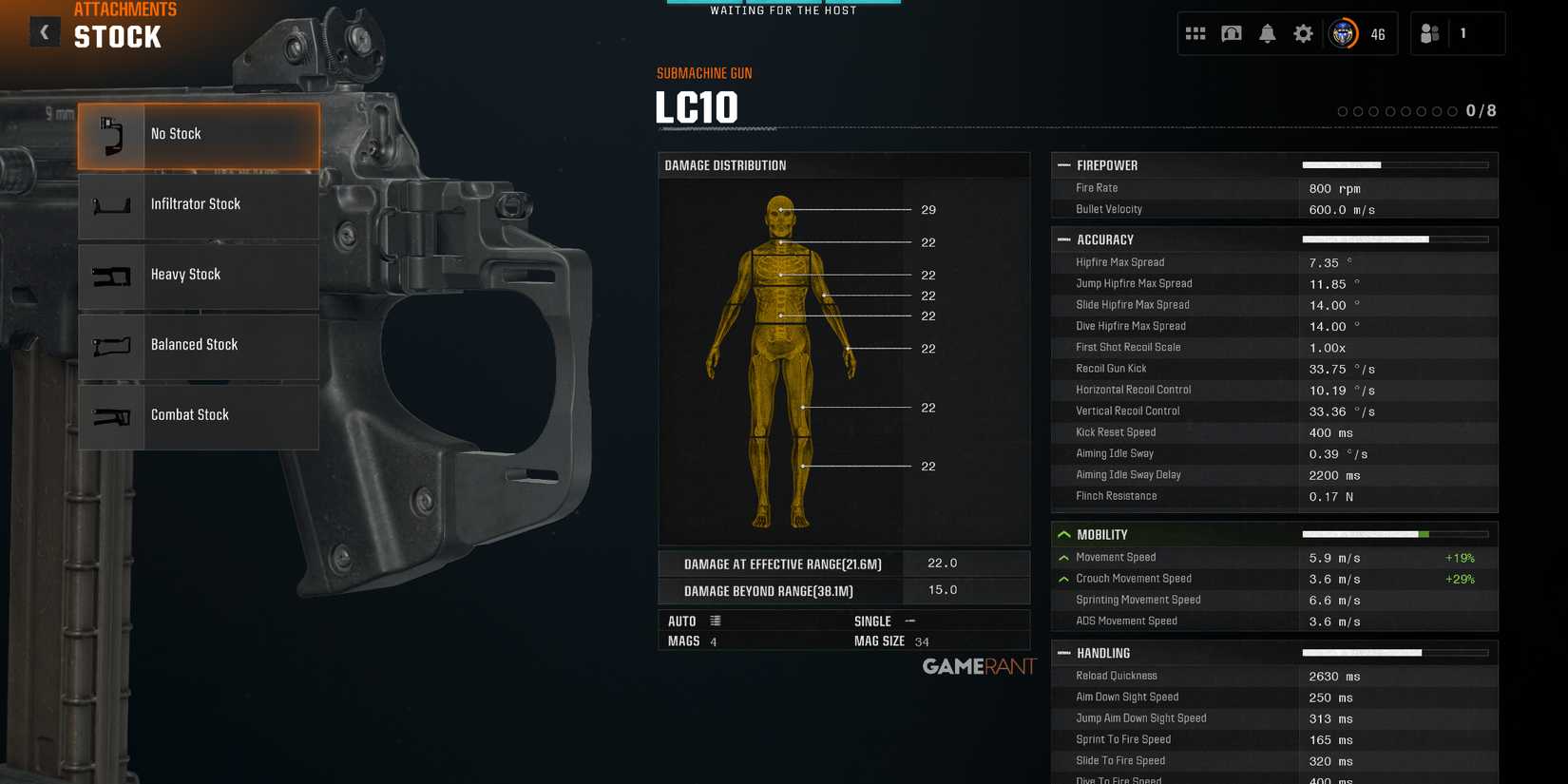1568x784 pixels.
Task: Click WAITING FOR THE HOST banner
Action: click(782, 10)
